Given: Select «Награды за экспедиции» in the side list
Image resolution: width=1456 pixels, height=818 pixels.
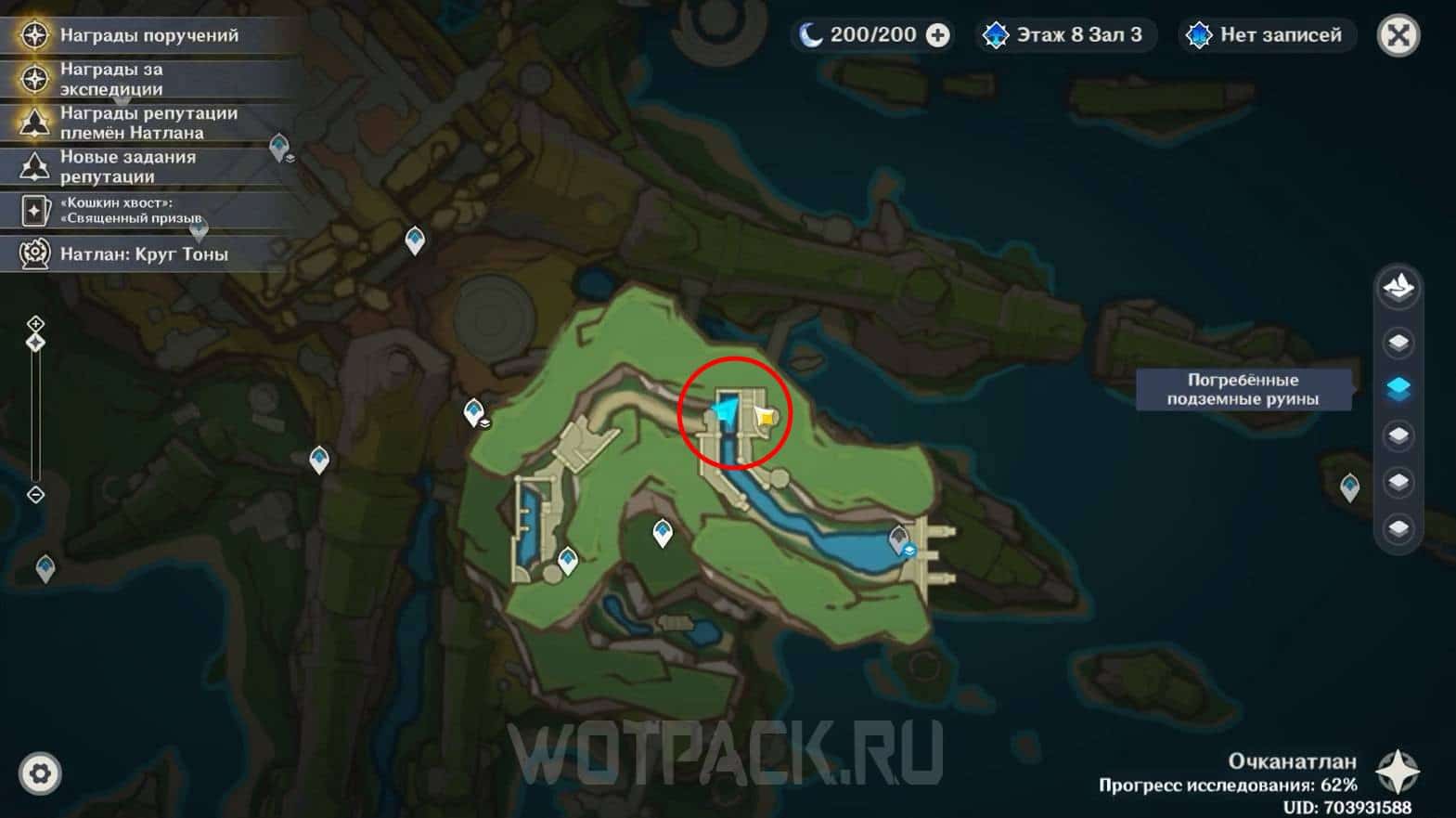Looking at the screenshot, I should [111, 79].
